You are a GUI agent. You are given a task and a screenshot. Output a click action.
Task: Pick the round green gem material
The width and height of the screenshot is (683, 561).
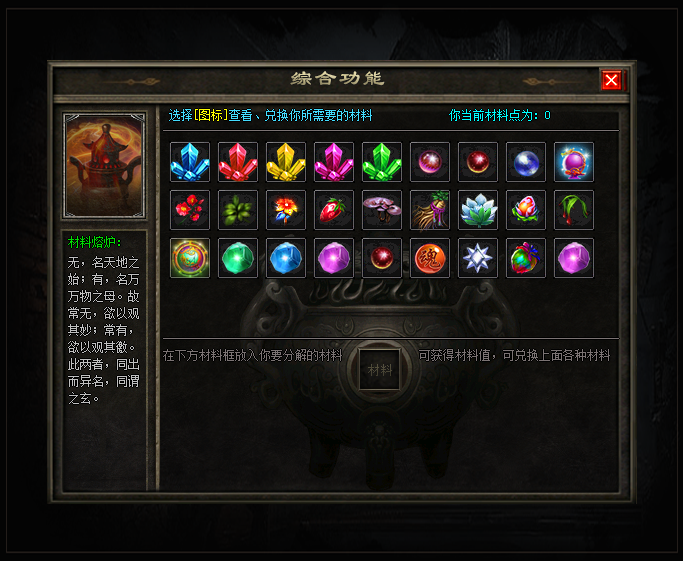(x=237, y=258)
